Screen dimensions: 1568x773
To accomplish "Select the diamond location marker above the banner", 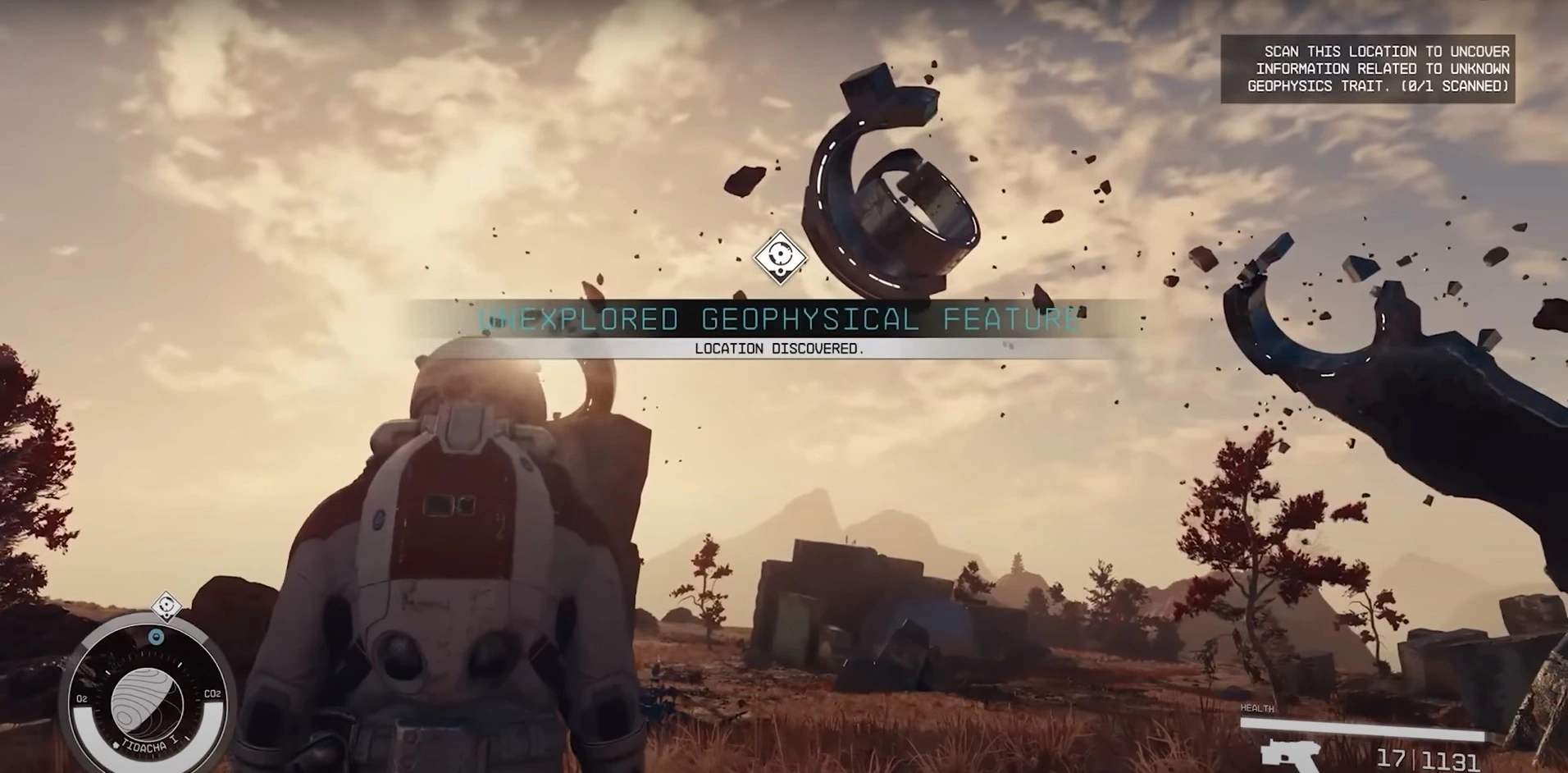I will click(780, 257).
